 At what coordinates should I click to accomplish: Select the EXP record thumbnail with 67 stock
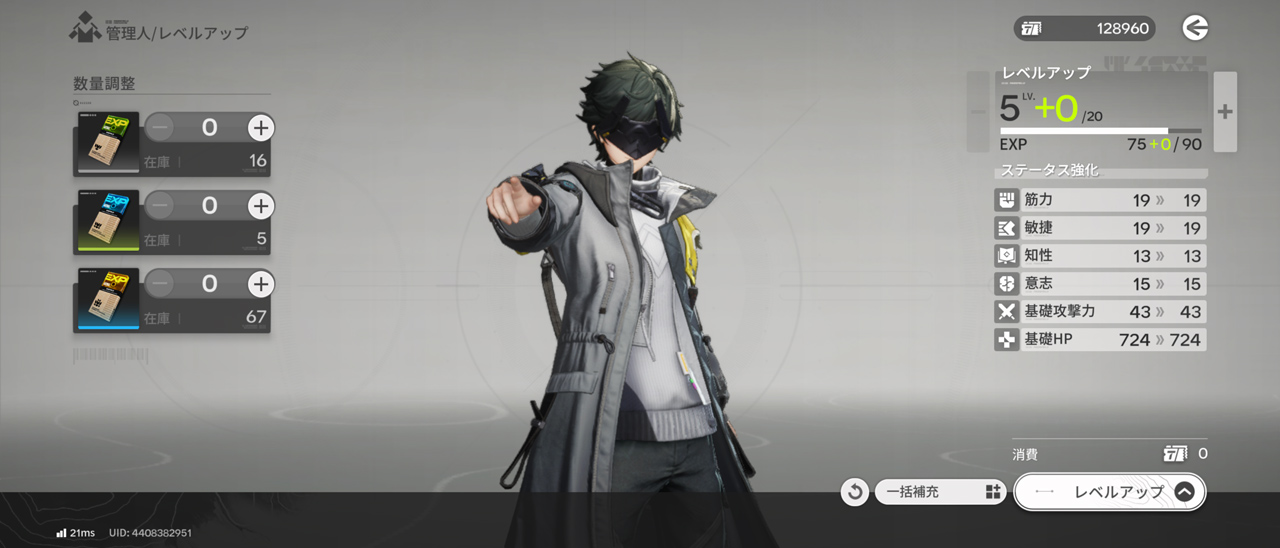[x=106, y=301]
